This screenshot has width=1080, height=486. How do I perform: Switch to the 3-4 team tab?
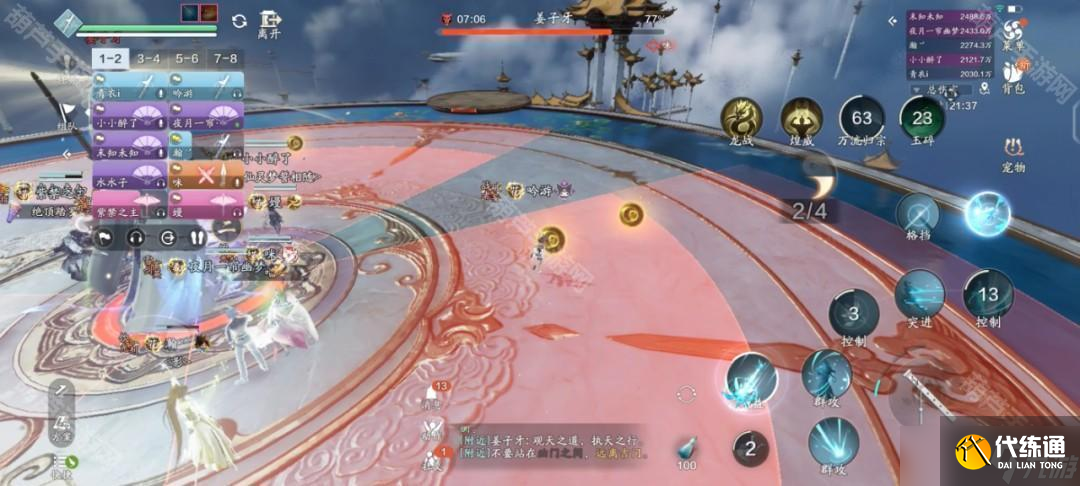pos(149,59)
